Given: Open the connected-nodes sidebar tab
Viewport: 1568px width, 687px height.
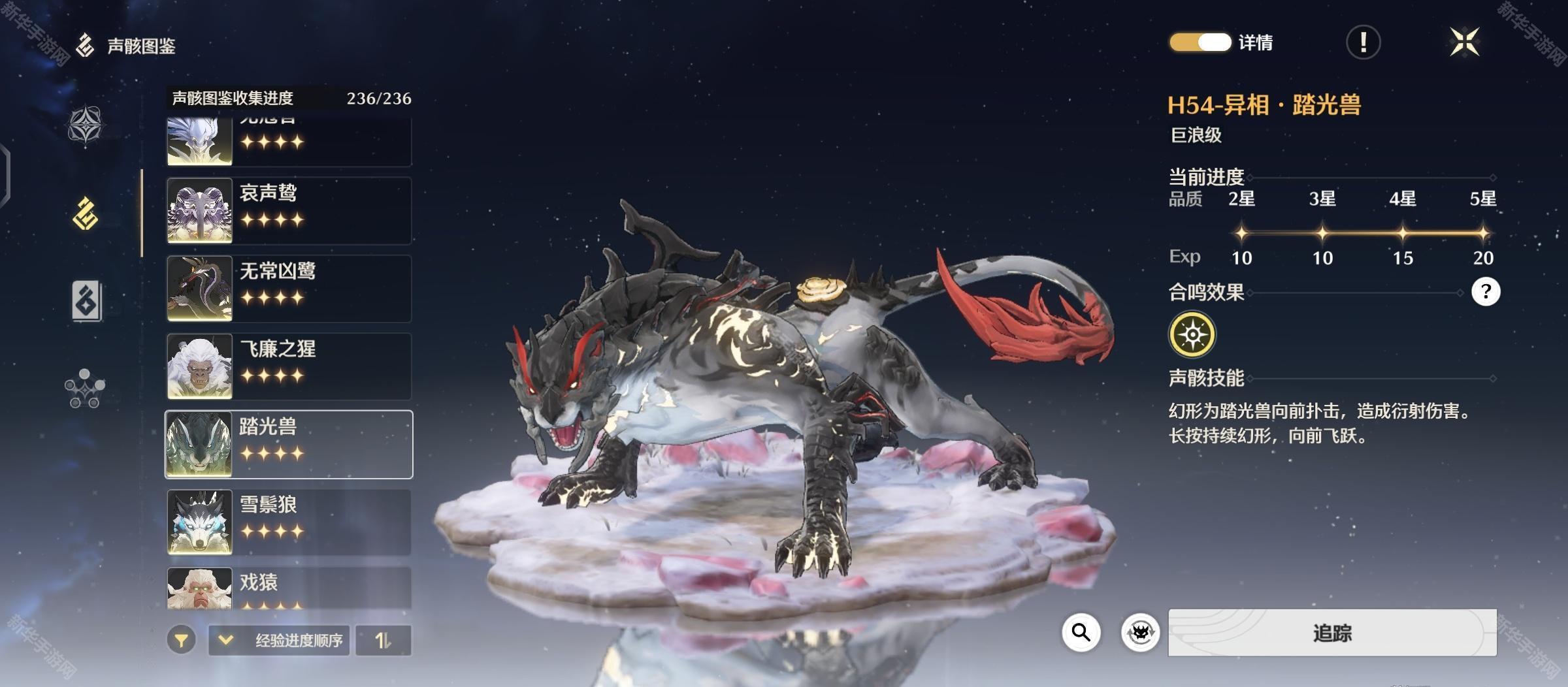Looking at the screenshot, I should 85,389.
